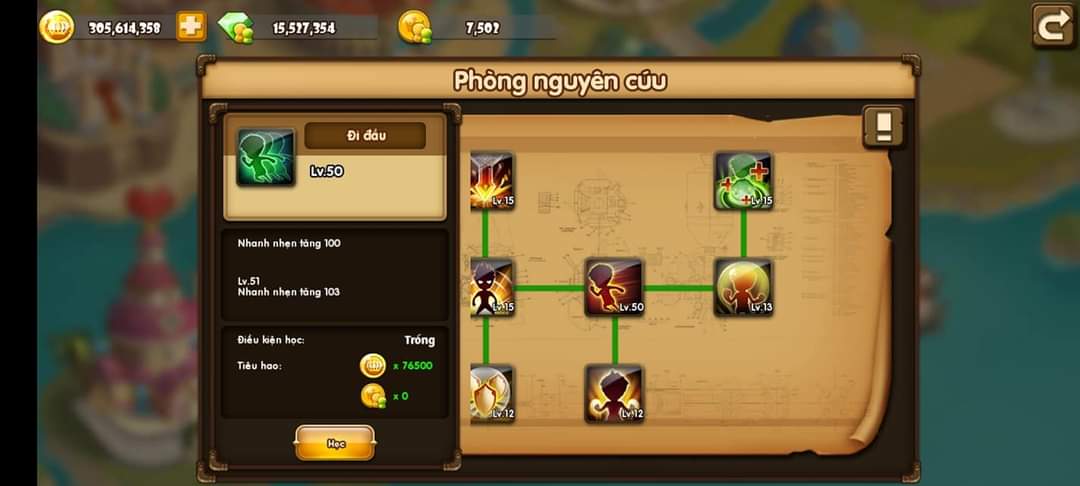The height and width of the screenshot is (486, 1080).
Task: Click the Học learn button
Action: click(335, 443)
